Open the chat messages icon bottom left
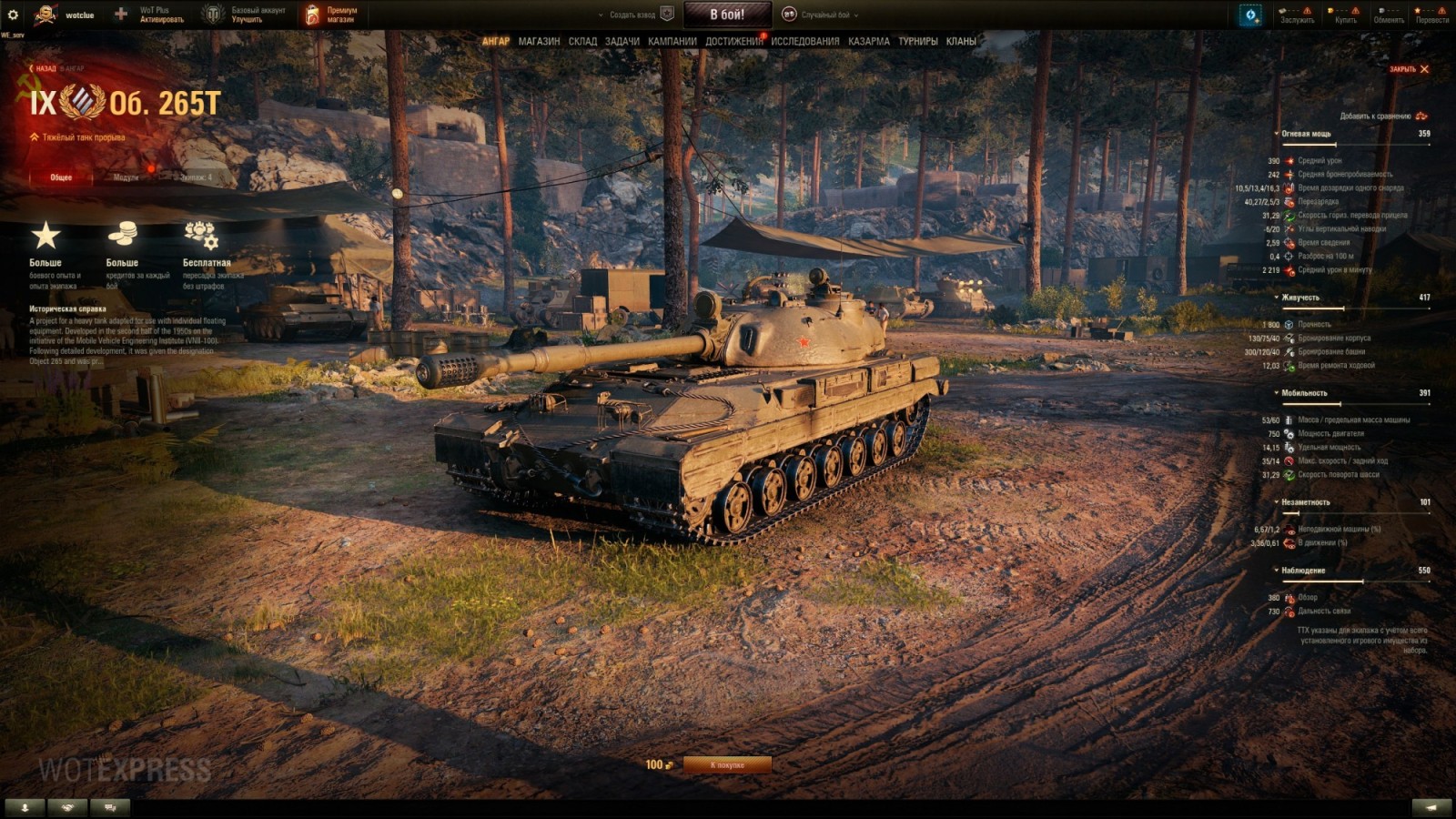The image size is (1456, 819). click(x=109, y=807)
